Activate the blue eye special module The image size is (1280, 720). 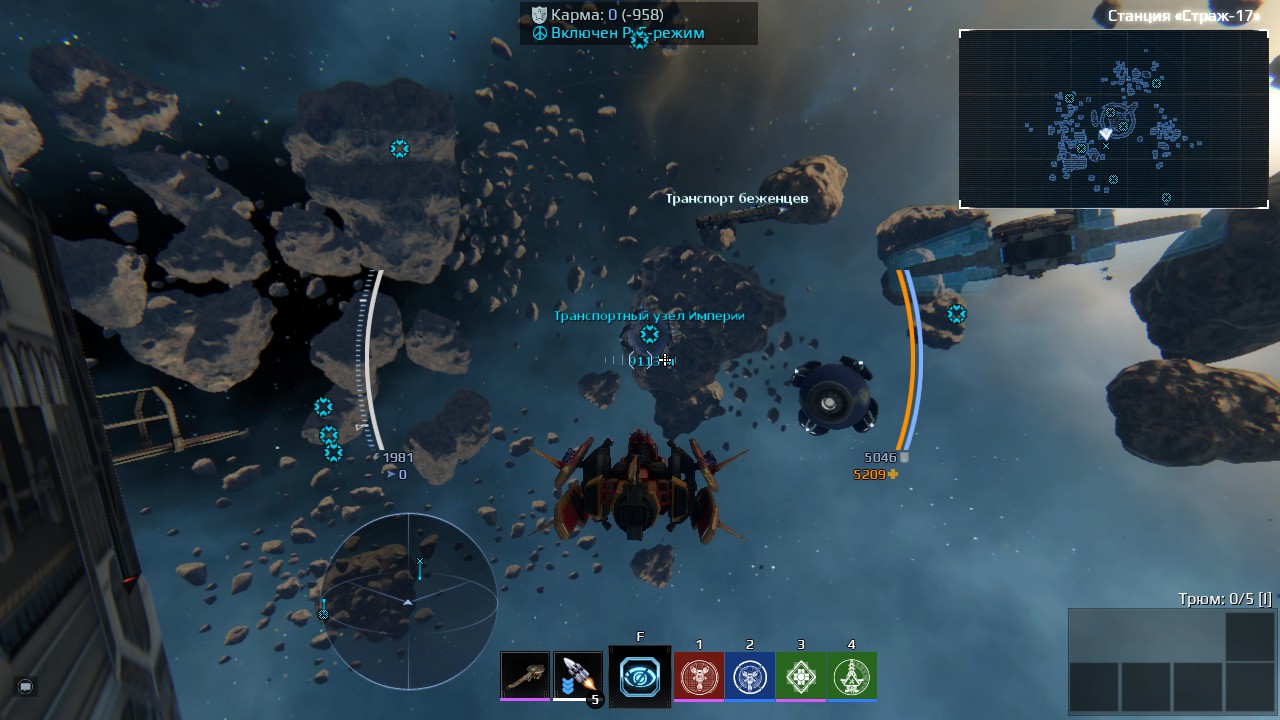(x=640, y=677)
